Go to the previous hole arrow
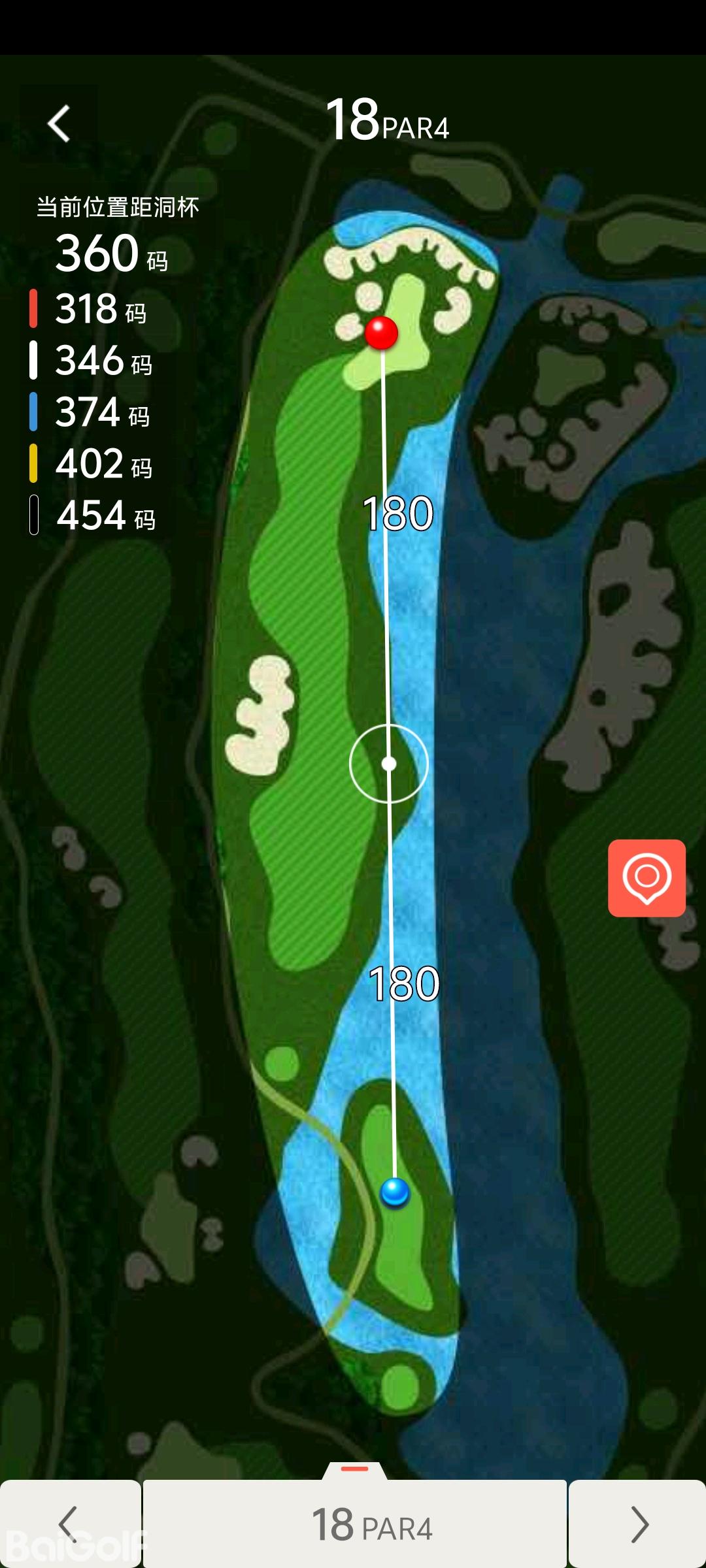 tap(69, 1524)
